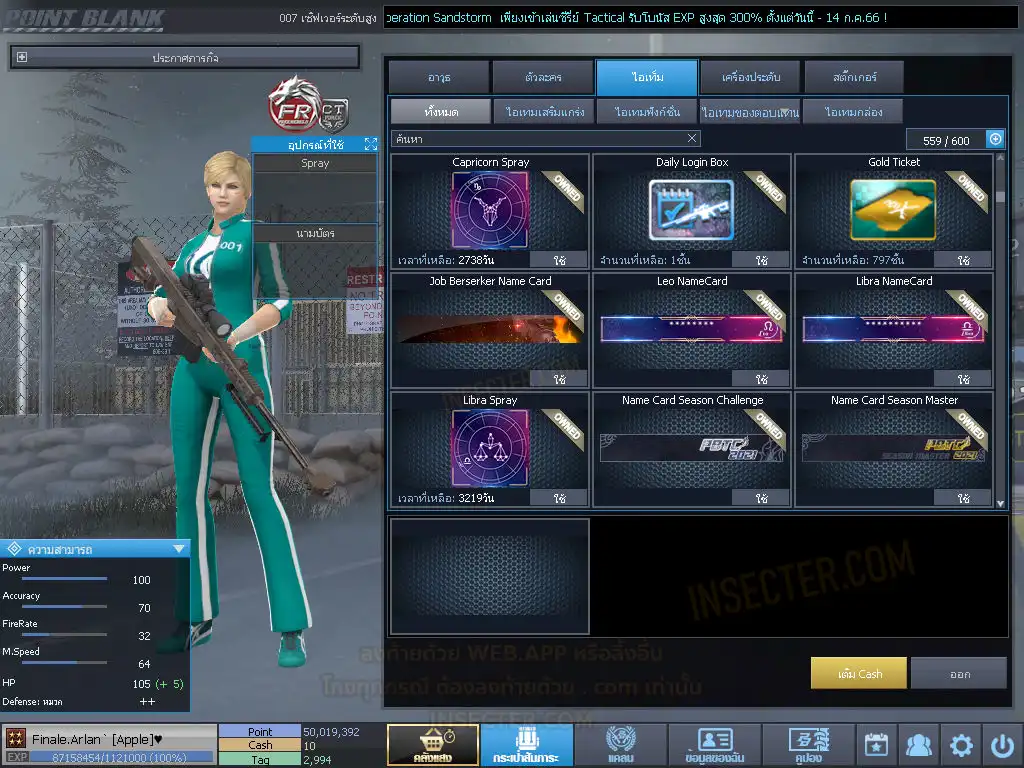Viewport: 1024px width, 768px height.
Task: Use the Daily Login Box
Action: coord(762,260)
